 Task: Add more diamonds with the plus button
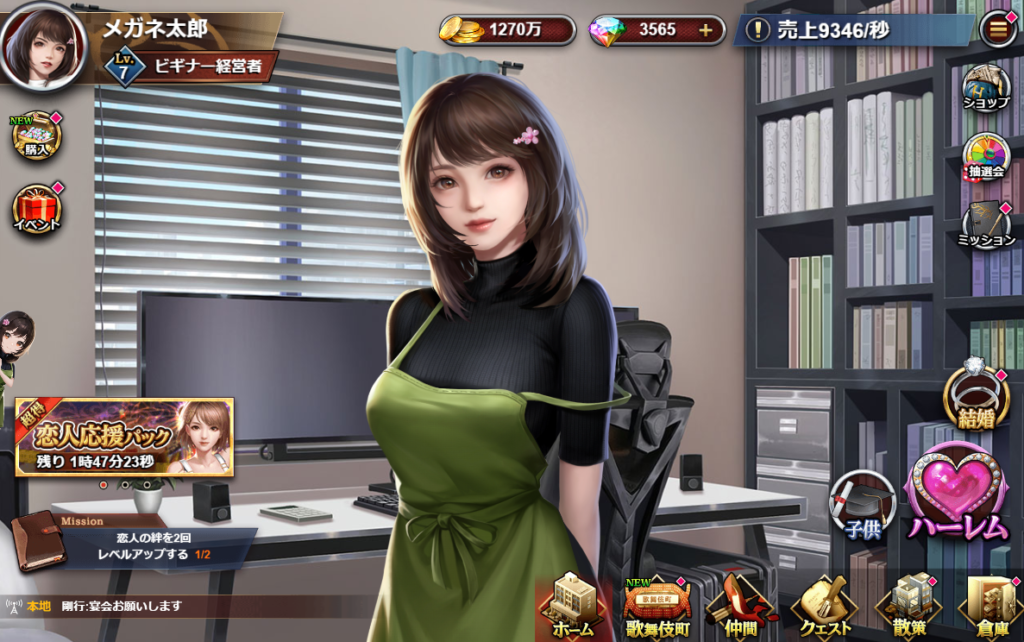coord(706,30)
